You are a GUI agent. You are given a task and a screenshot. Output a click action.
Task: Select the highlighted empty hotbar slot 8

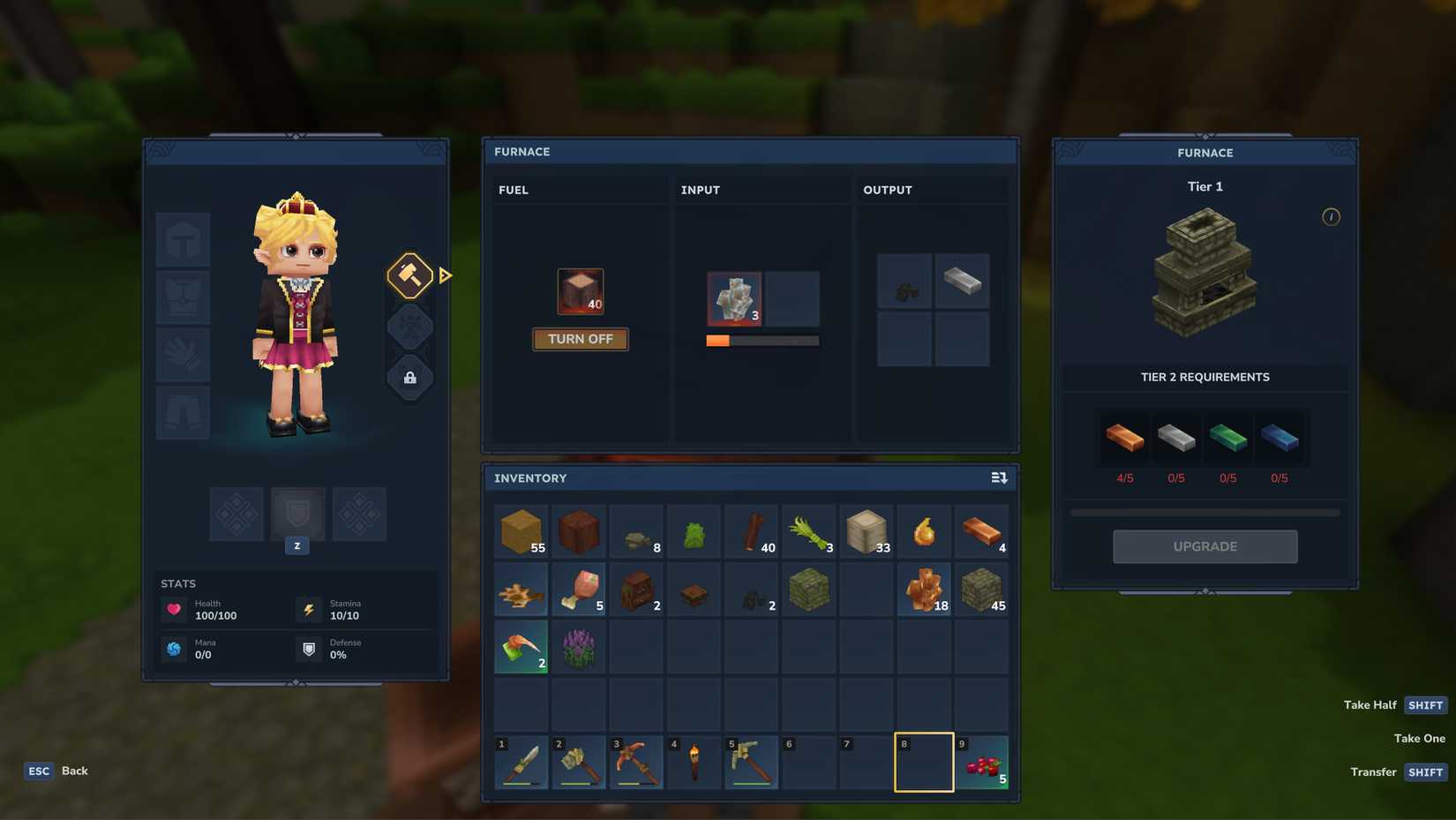[x=924, y=762]
